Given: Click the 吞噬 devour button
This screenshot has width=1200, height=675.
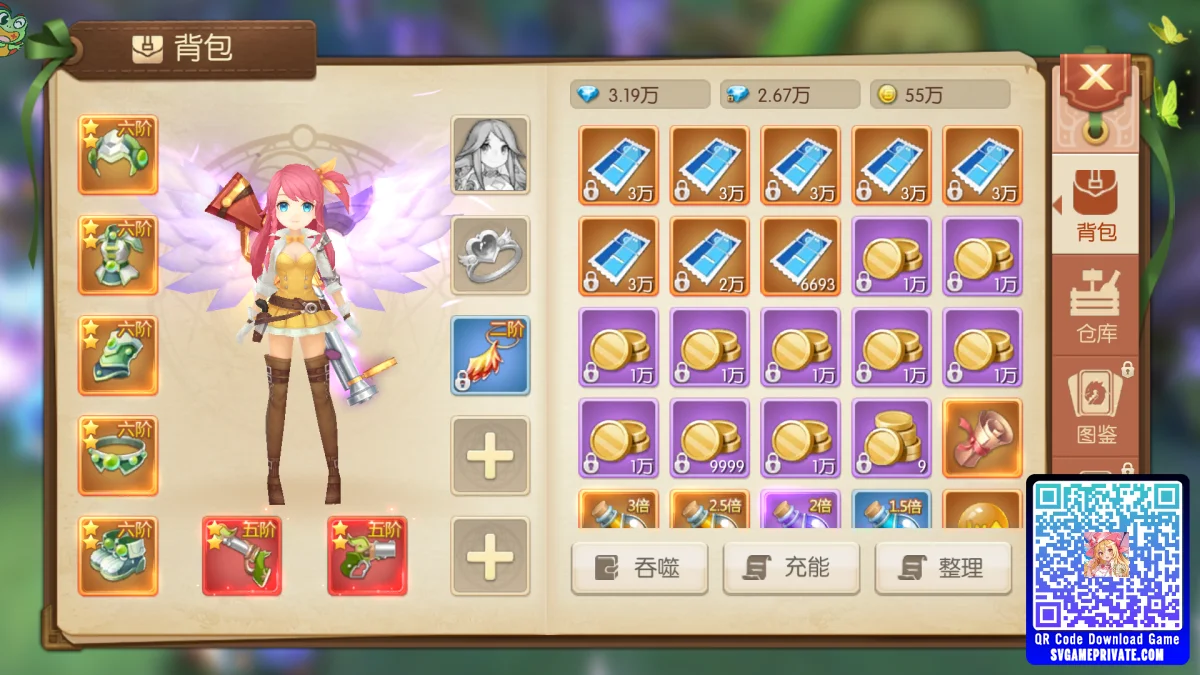Looking at the screenshot, I should [640, 568].
